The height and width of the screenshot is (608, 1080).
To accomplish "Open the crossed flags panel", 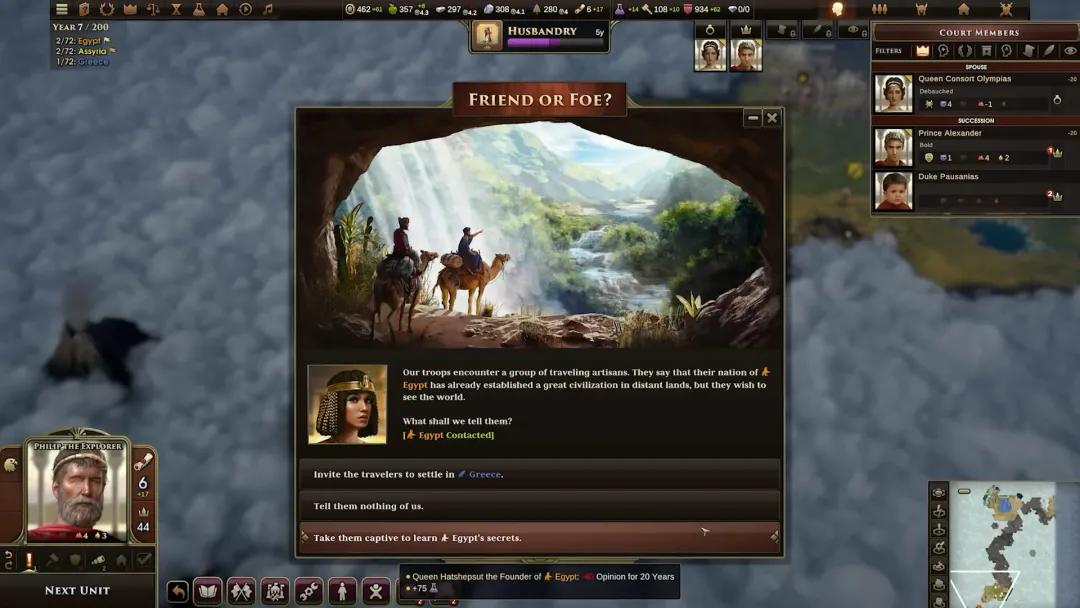I will (241, 591).
